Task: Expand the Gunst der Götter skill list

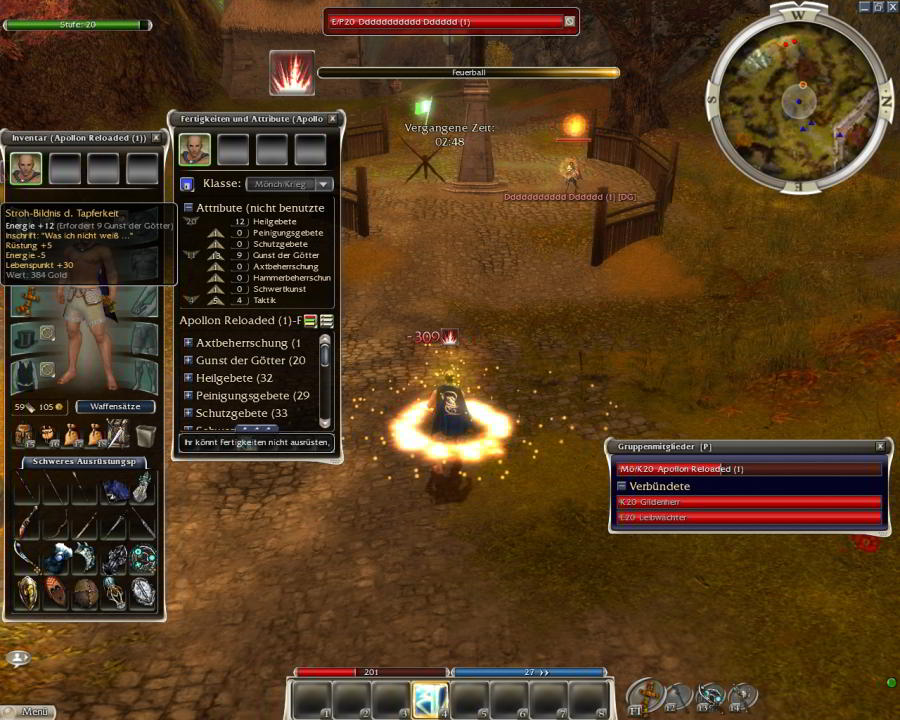Action: coord(188,360)
